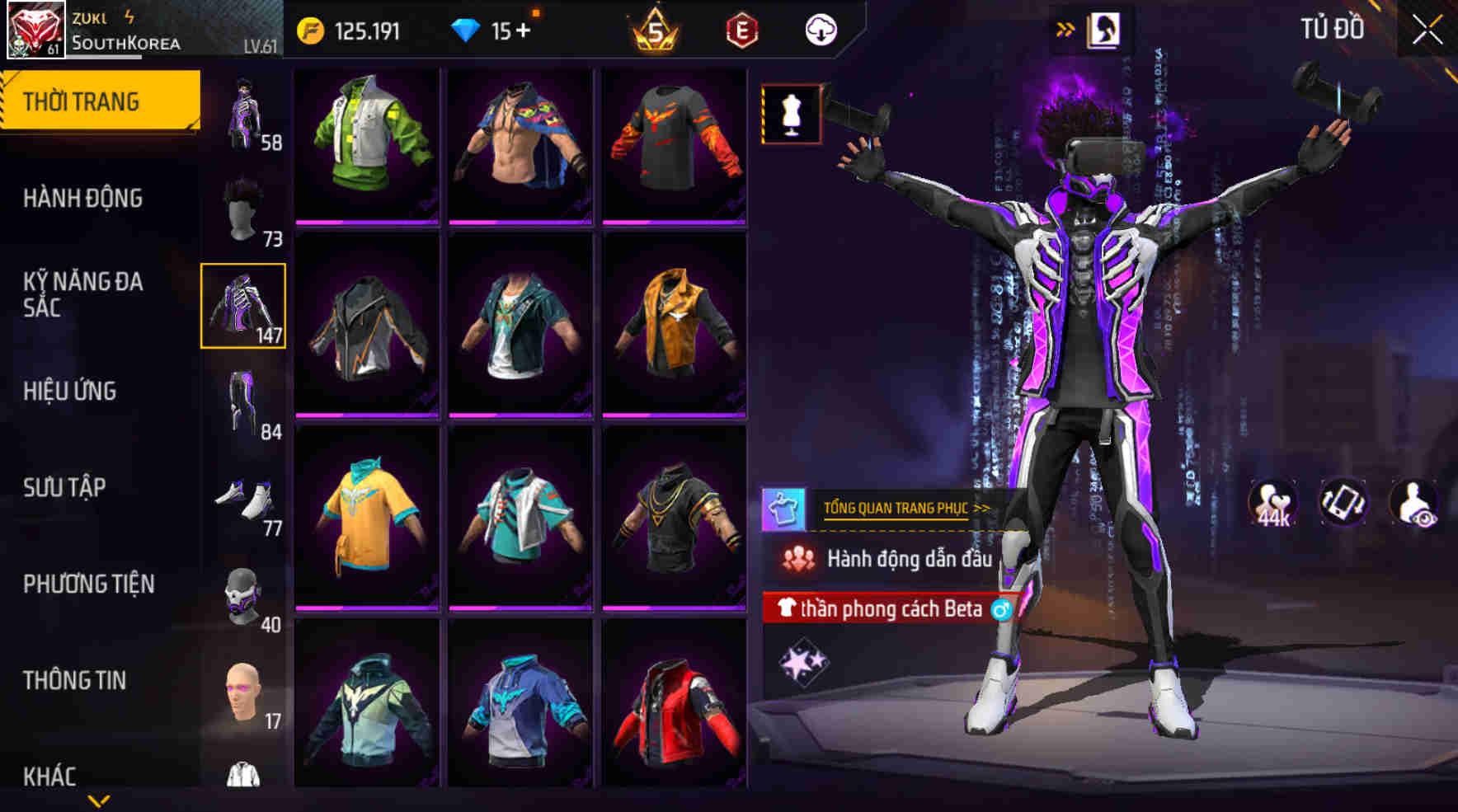This screenshot has height=812, width=1458.
Task: Click the red E badge icon
Action: tap(741, 31)
